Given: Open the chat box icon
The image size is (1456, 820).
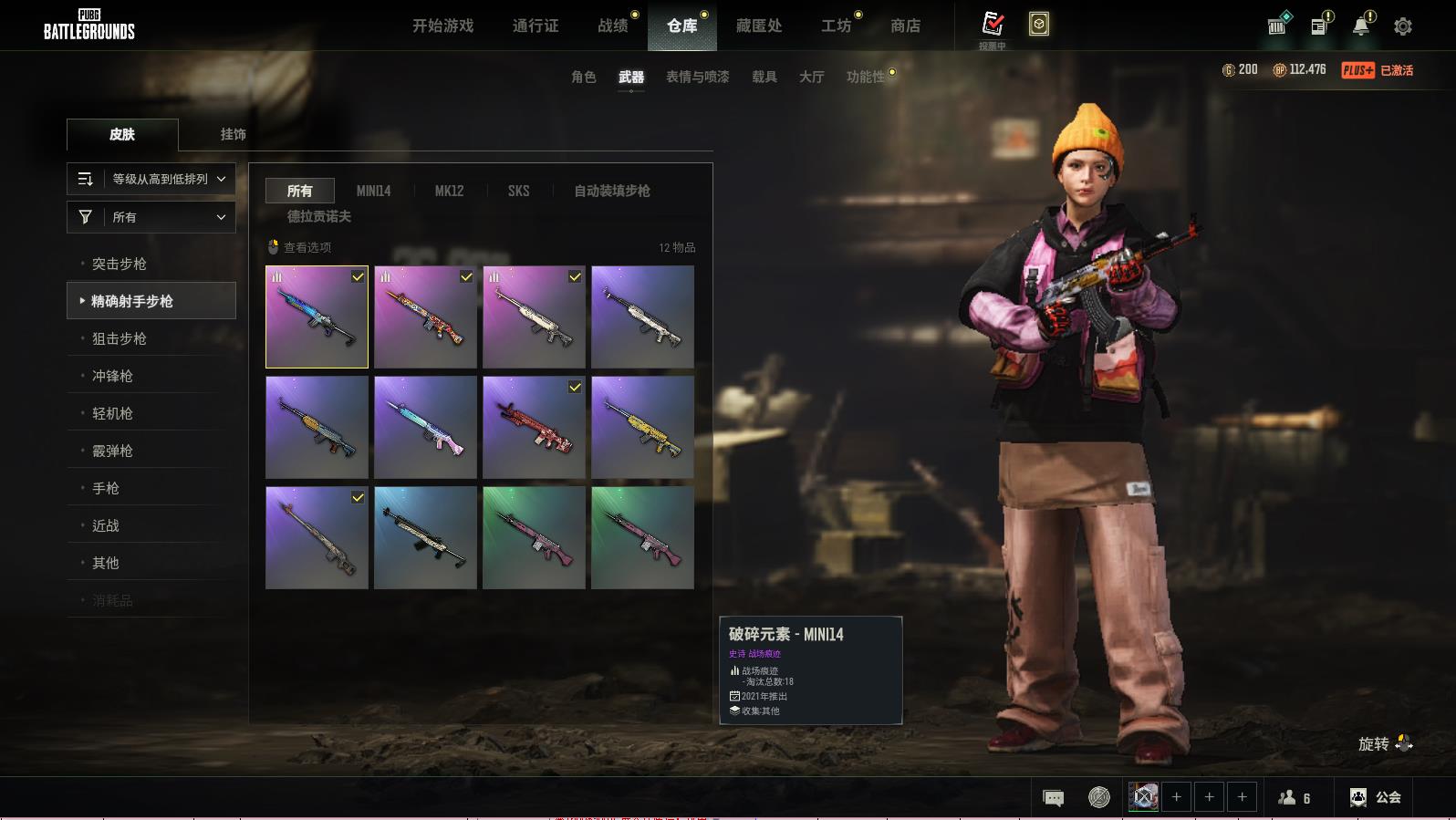Looking at the screenshot, I should point(1053,798).
